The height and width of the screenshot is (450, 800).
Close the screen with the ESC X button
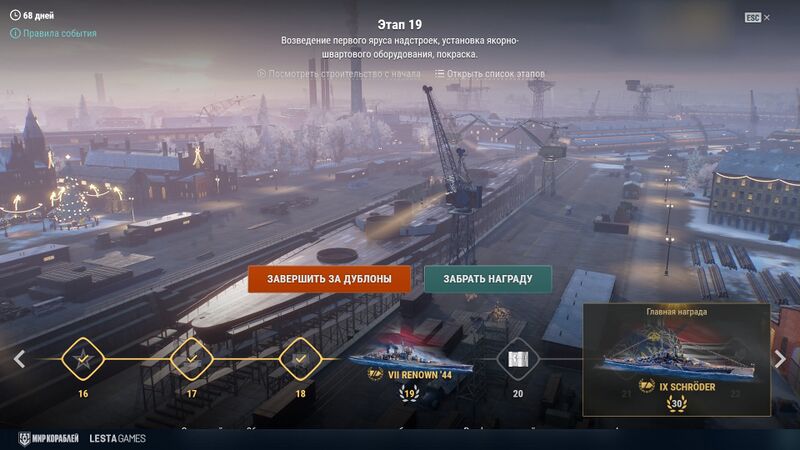click(758, 18)
